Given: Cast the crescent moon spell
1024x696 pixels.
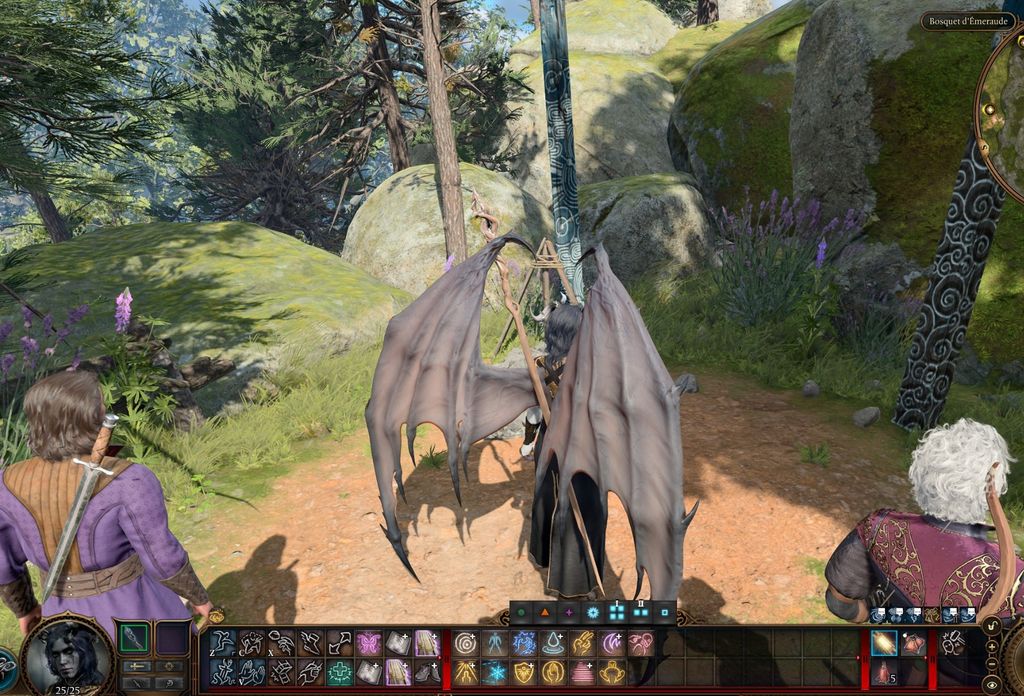Looking at the screenshot, I should click(x=611, y=643).
